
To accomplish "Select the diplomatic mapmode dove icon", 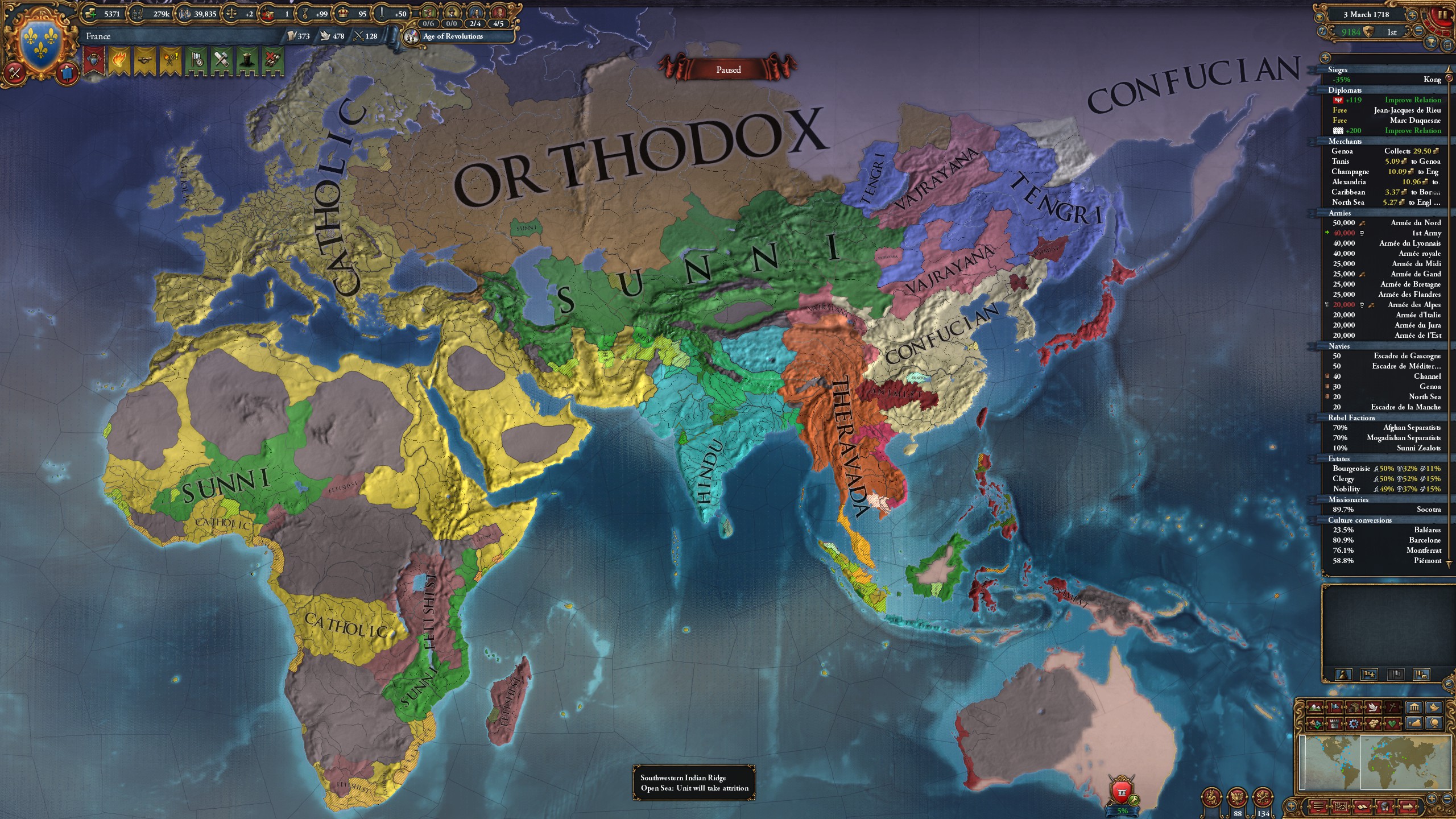I will [x=1373, y=709].
